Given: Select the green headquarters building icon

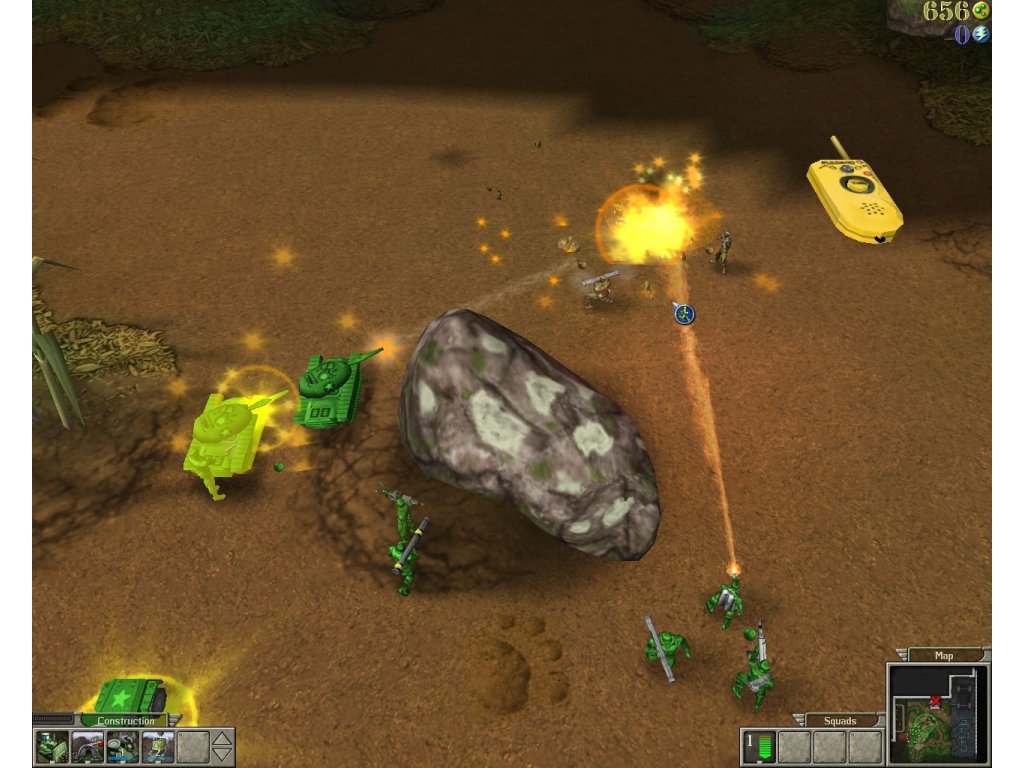Looking at the screenshot, I should tap(53, 747).
